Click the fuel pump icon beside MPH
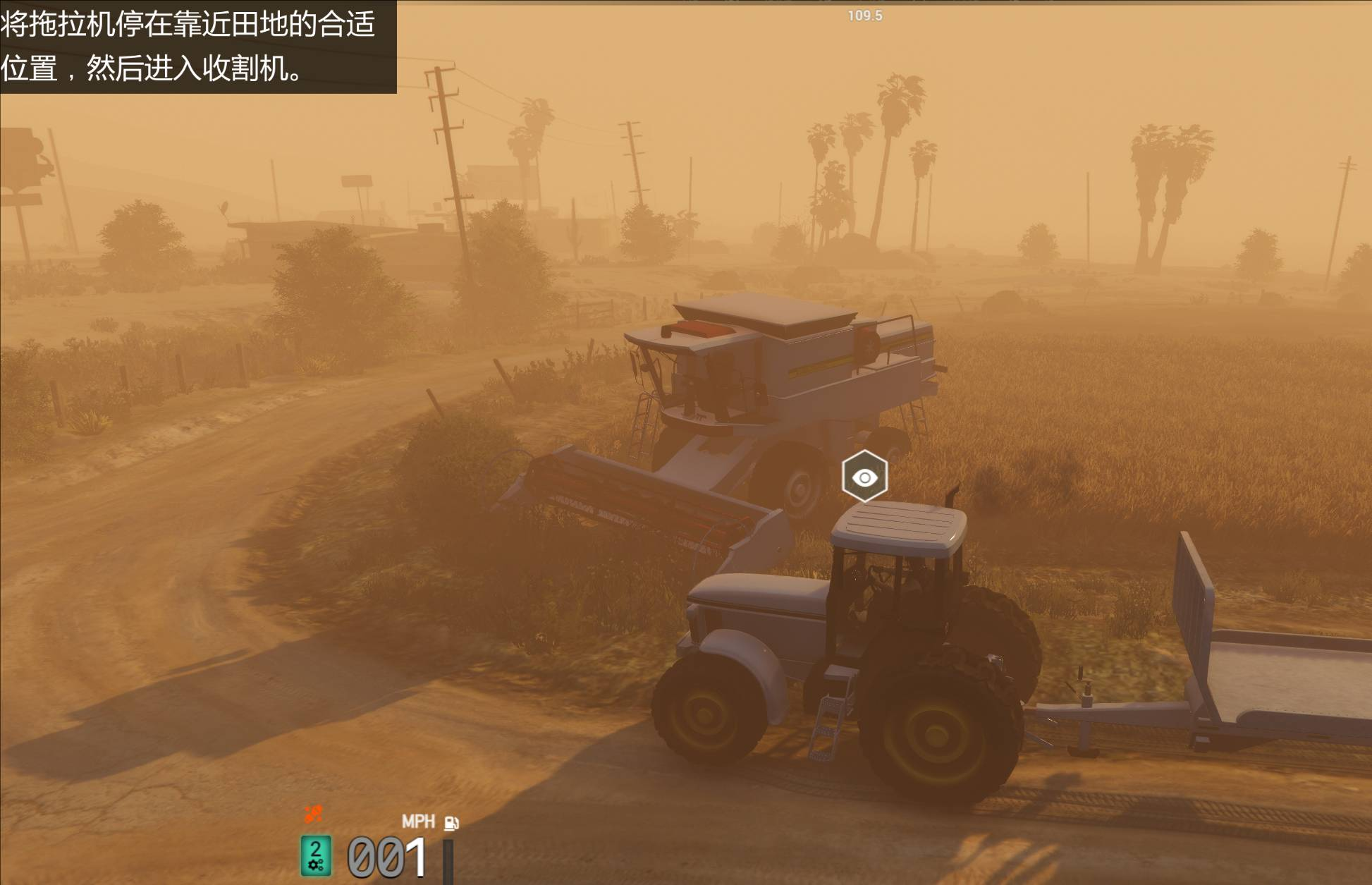 click(451, 823)
